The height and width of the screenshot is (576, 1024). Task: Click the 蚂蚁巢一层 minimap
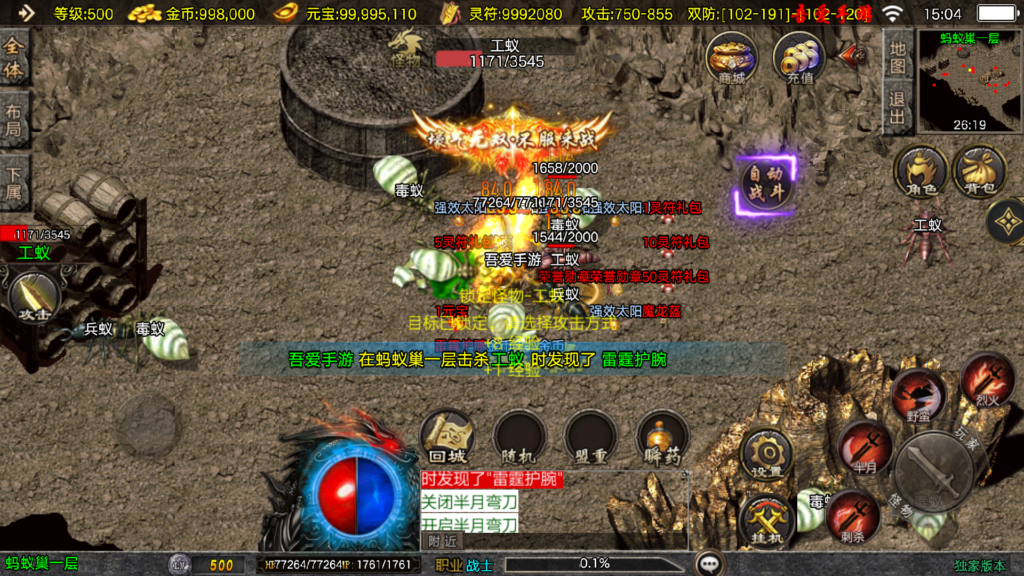969,82
